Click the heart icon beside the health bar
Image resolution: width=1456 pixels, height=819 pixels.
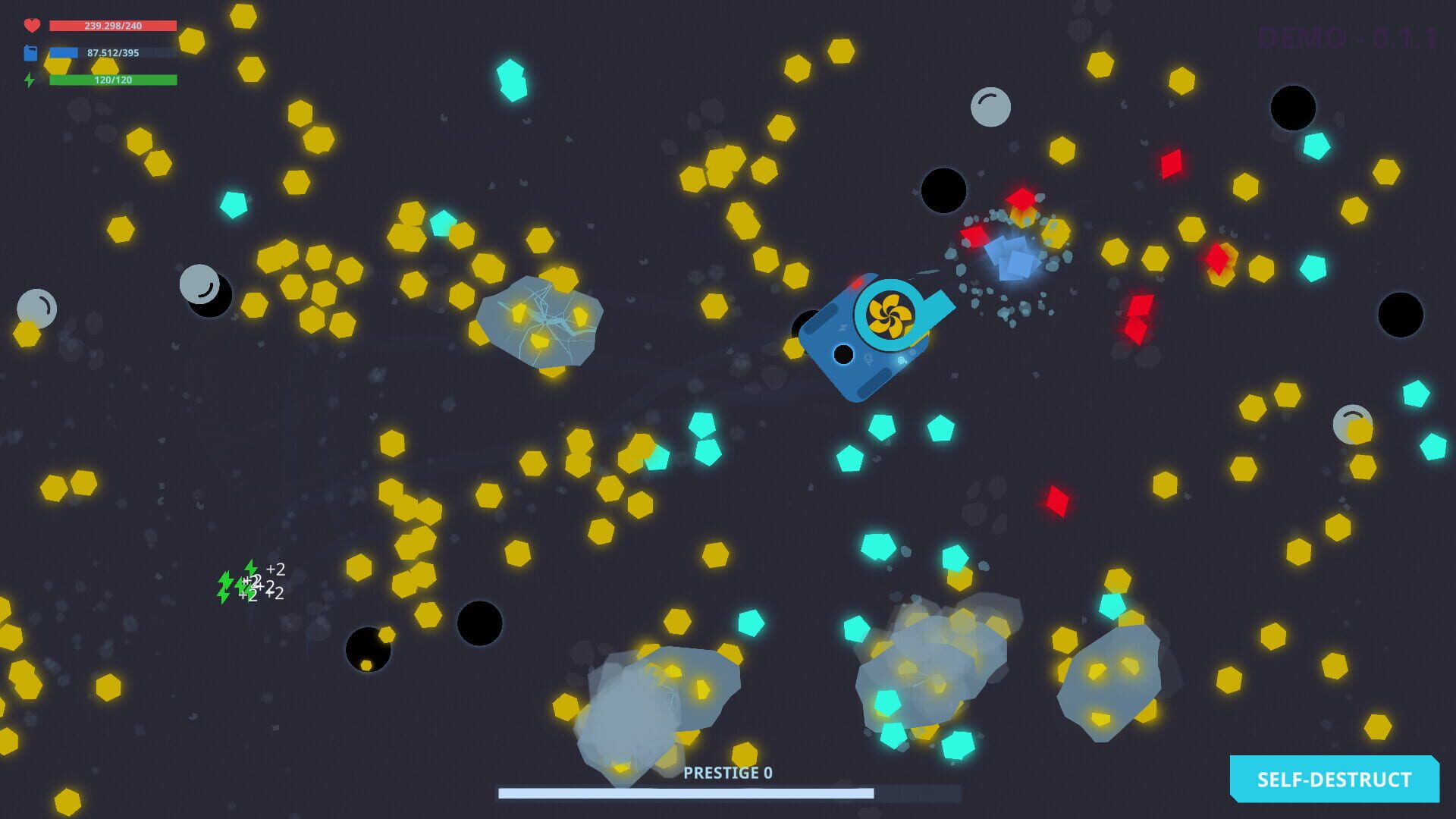tap(30, 25)
